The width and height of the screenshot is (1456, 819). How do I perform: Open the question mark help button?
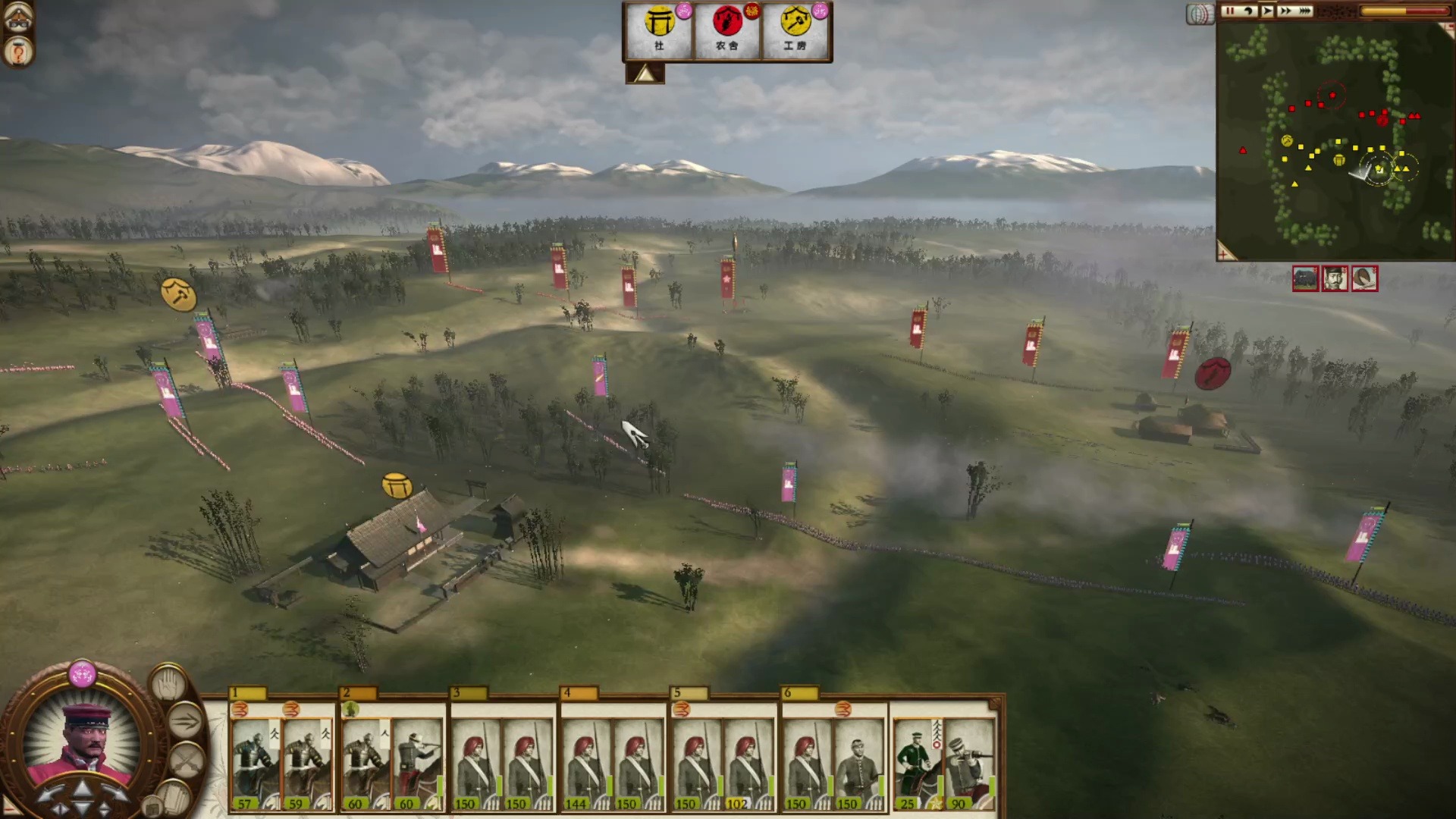[17, 53]
